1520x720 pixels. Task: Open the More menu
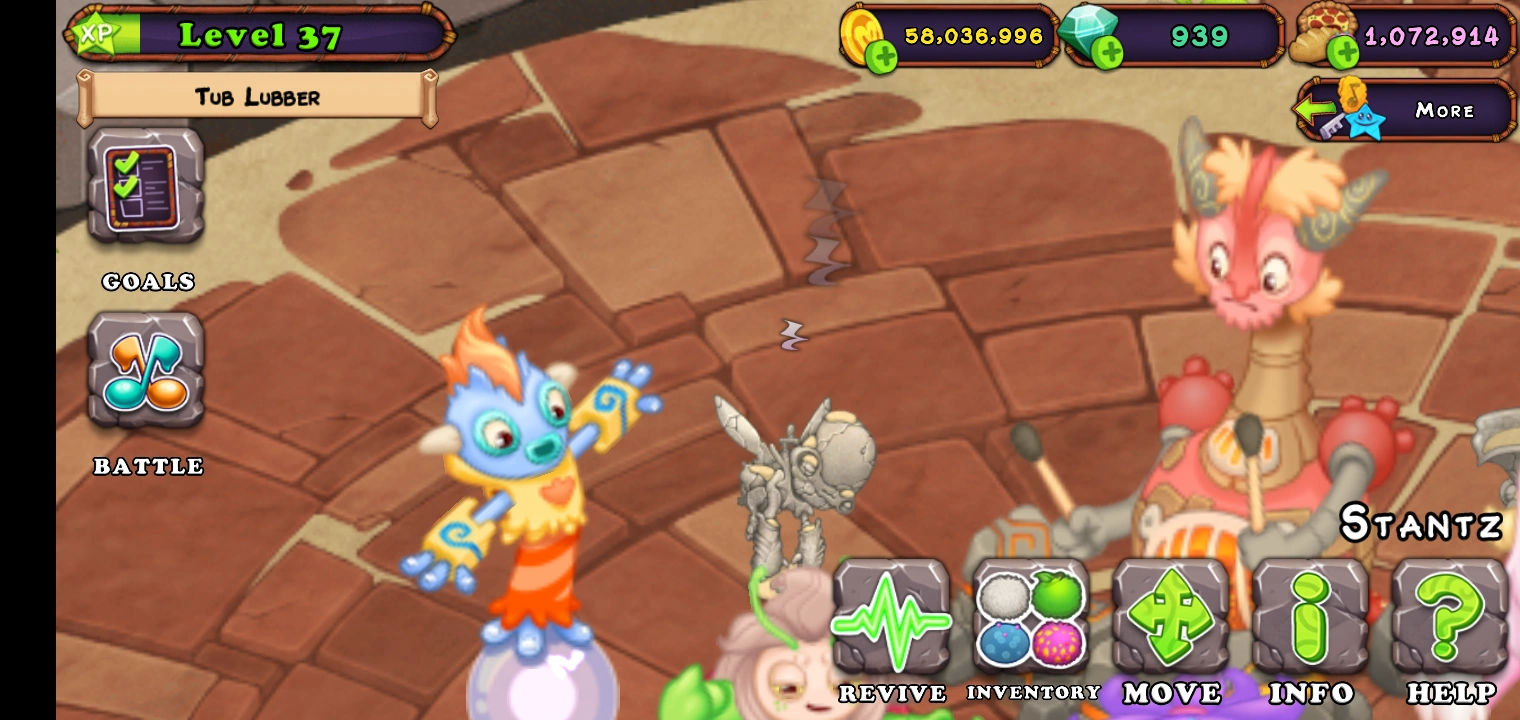pyautogui.click(x=1444, y=110)
